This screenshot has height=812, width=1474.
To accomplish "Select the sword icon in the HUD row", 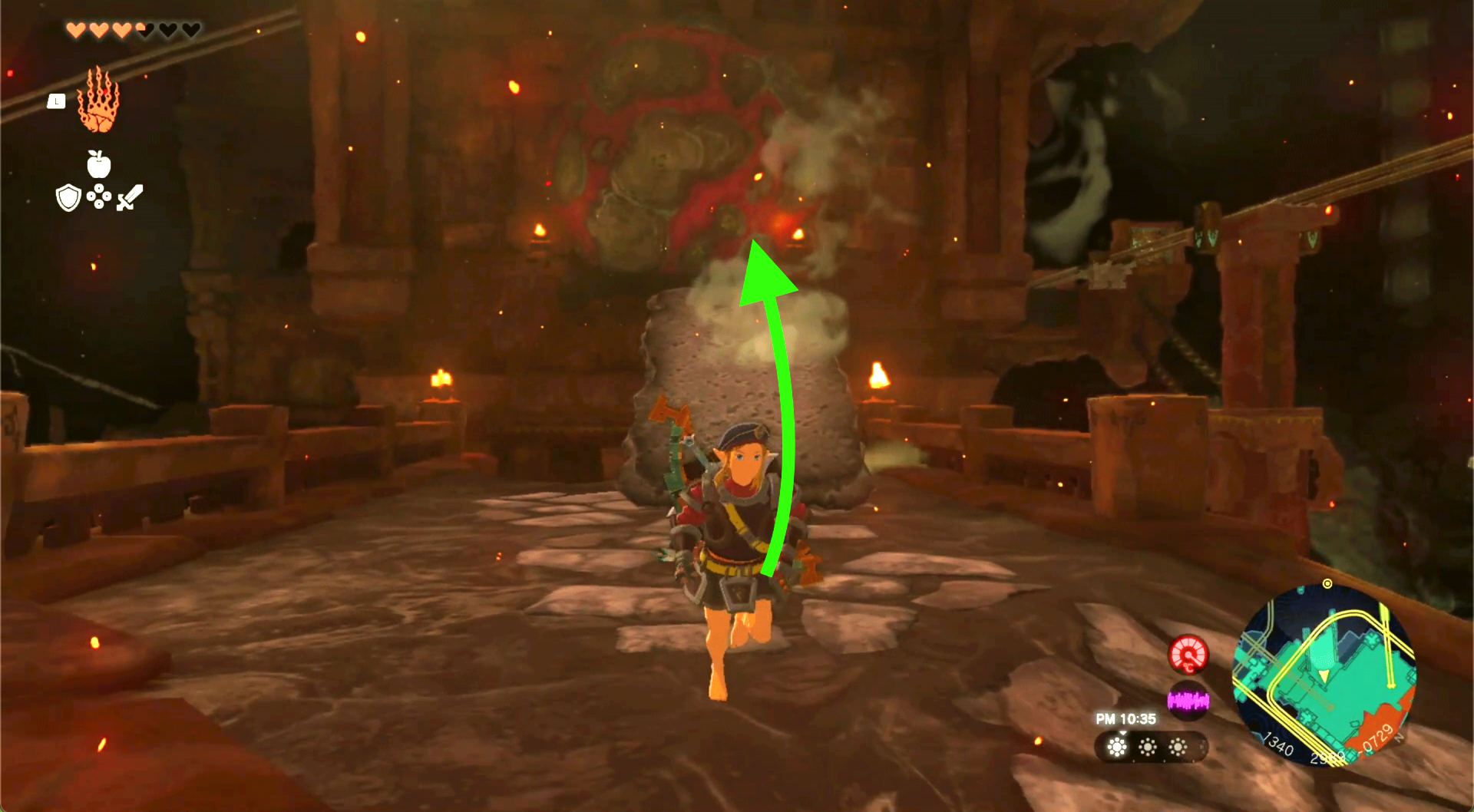I will 129,196.
